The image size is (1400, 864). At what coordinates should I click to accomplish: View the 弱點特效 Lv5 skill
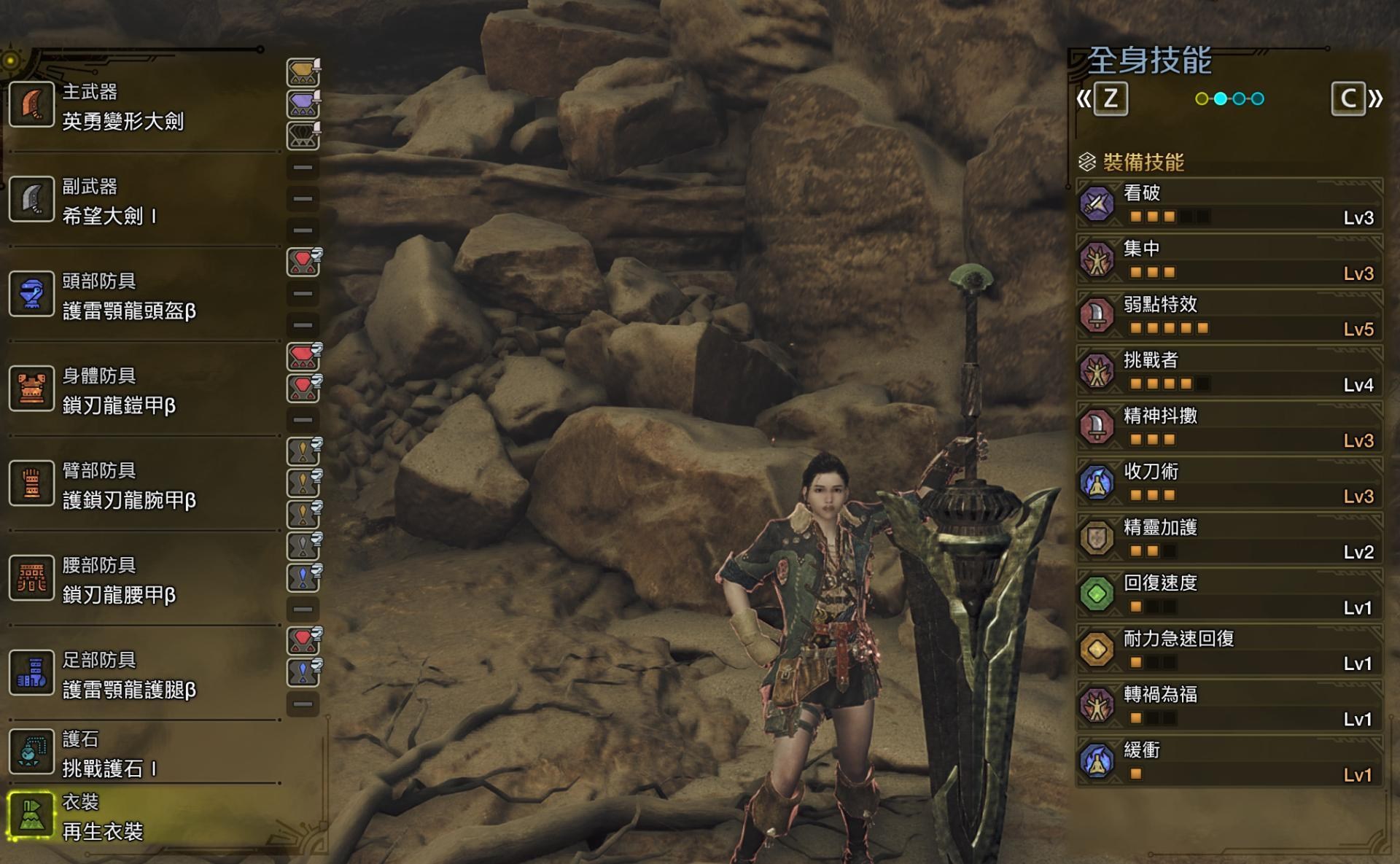pyautogui.click(x=1229, y=316)
